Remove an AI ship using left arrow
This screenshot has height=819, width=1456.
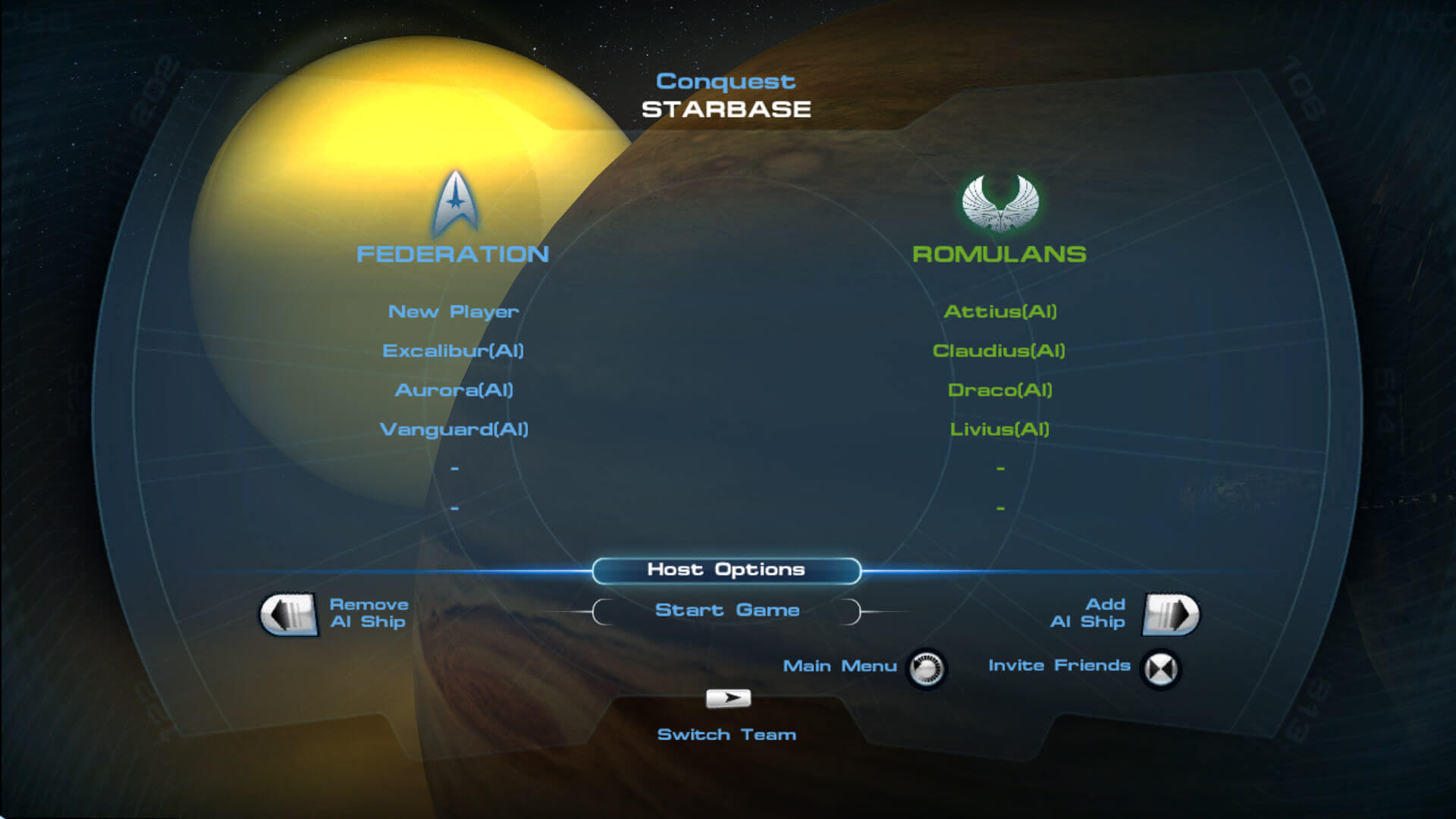point(288,614)
